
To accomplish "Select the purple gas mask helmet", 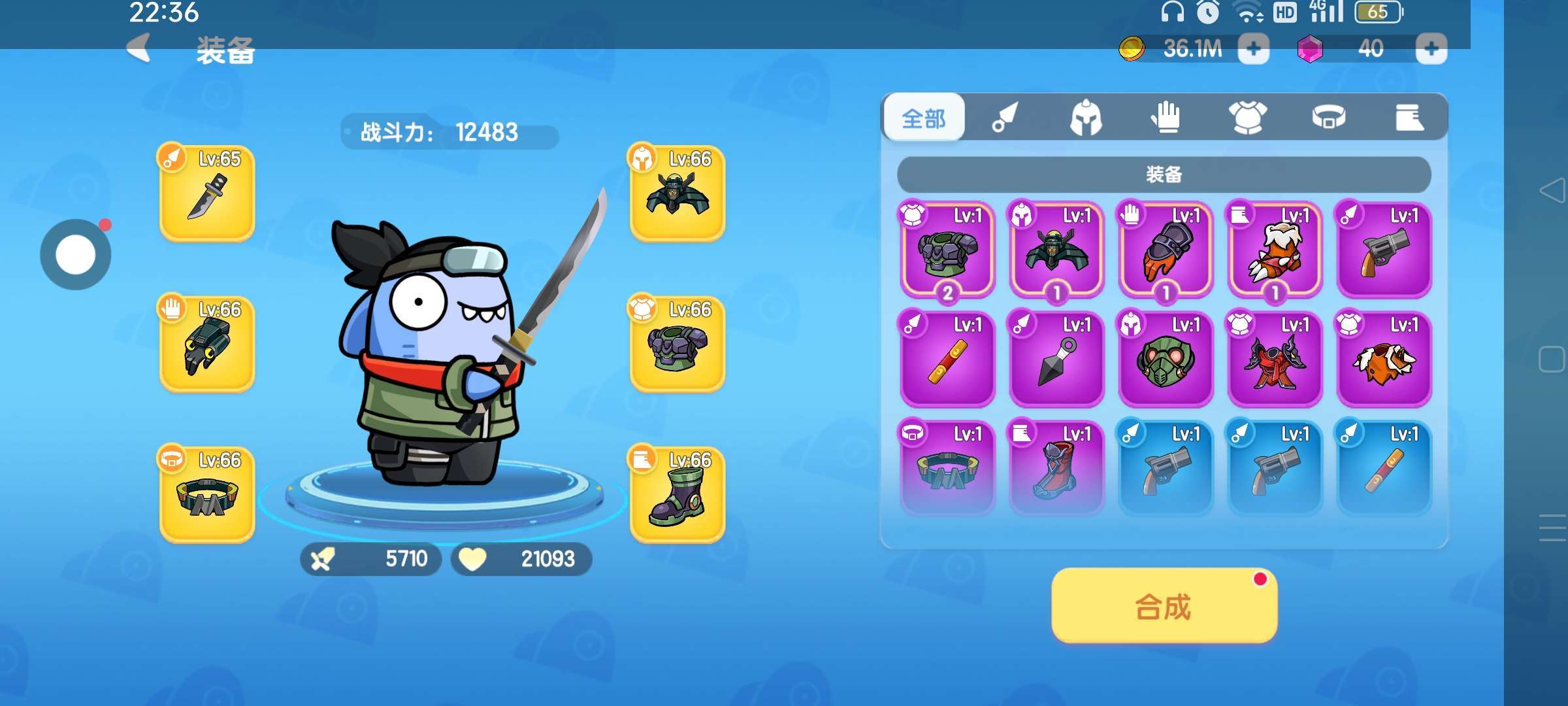I will [x=1166, y=360].
